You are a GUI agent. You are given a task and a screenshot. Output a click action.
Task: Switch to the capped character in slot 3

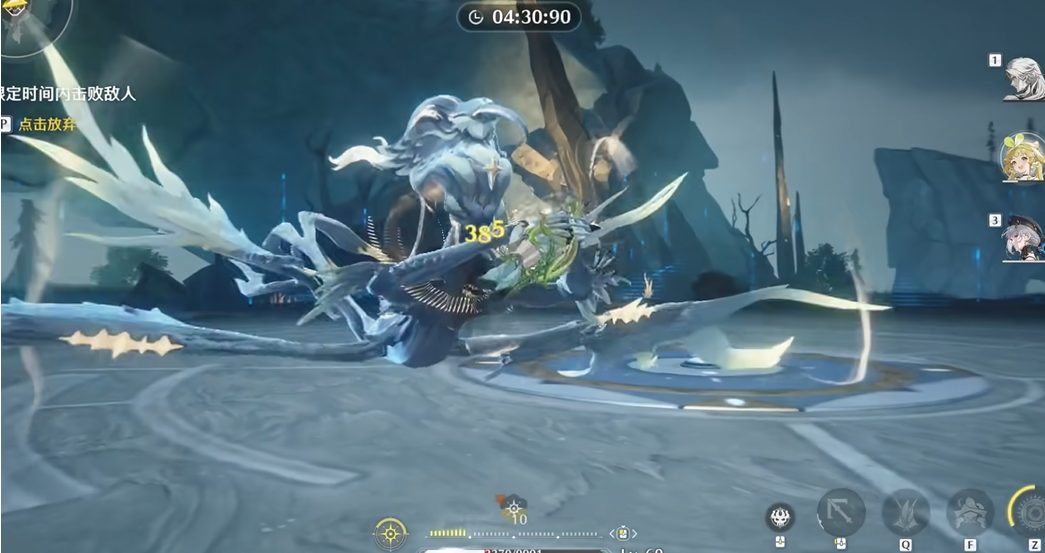point(1024,239)
